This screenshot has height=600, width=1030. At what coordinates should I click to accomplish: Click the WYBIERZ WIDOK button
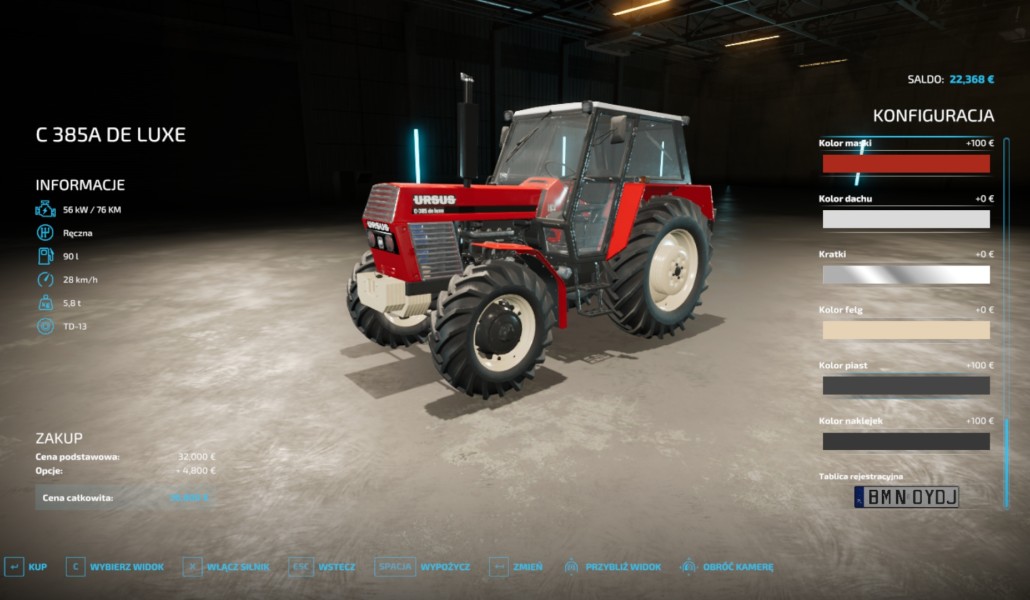coord(115,567)
